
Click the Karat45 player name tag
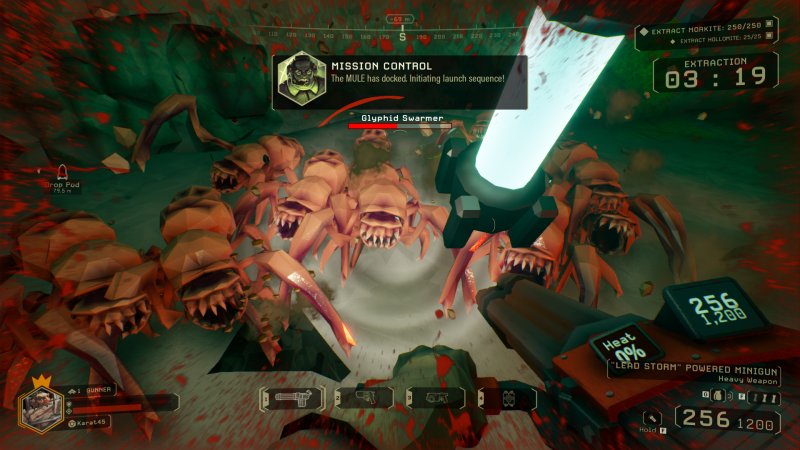coord(91,424)
